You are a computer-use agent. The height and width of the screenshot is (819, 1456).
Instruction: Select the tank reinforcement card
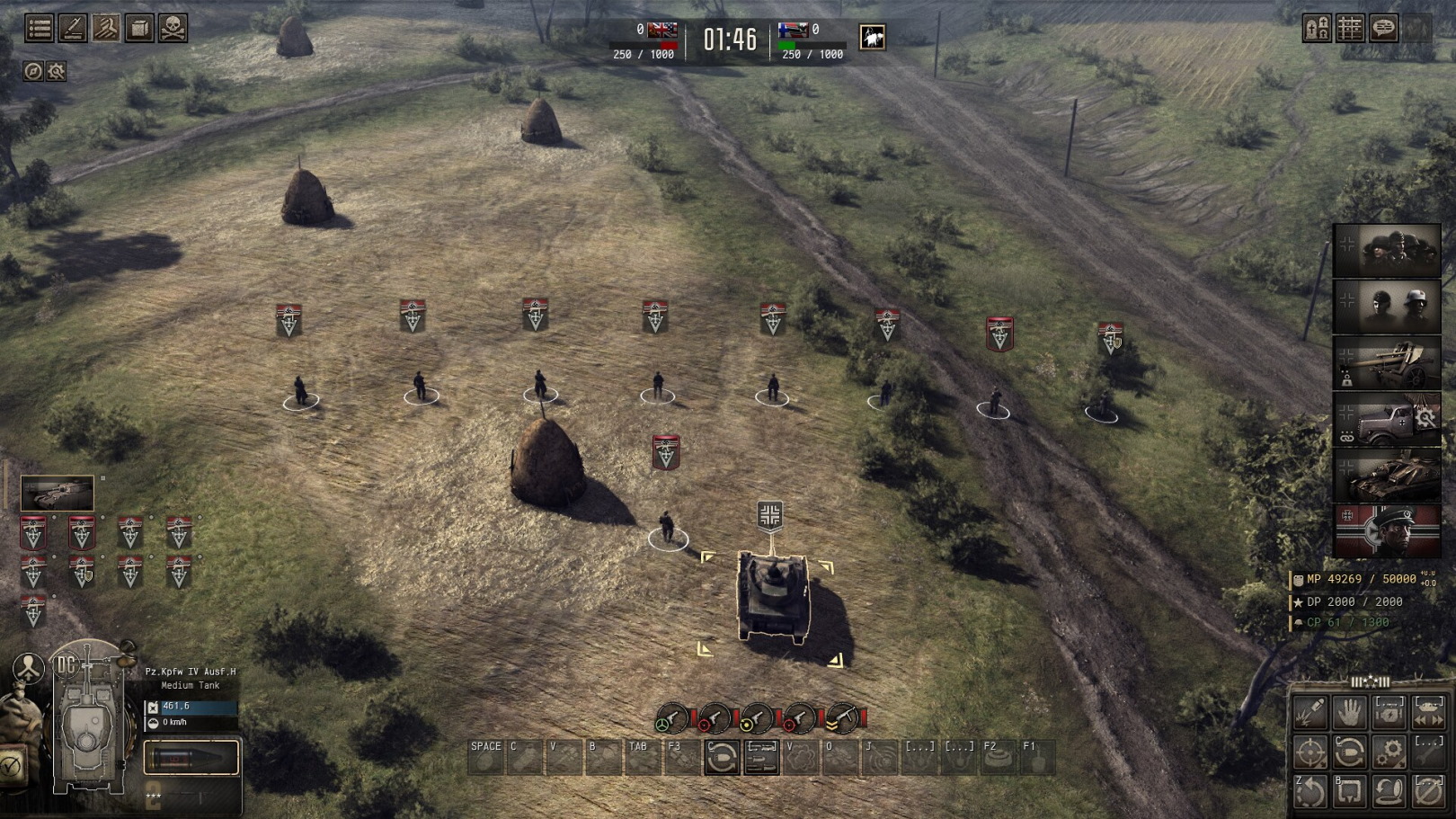tap(1386, 475)
